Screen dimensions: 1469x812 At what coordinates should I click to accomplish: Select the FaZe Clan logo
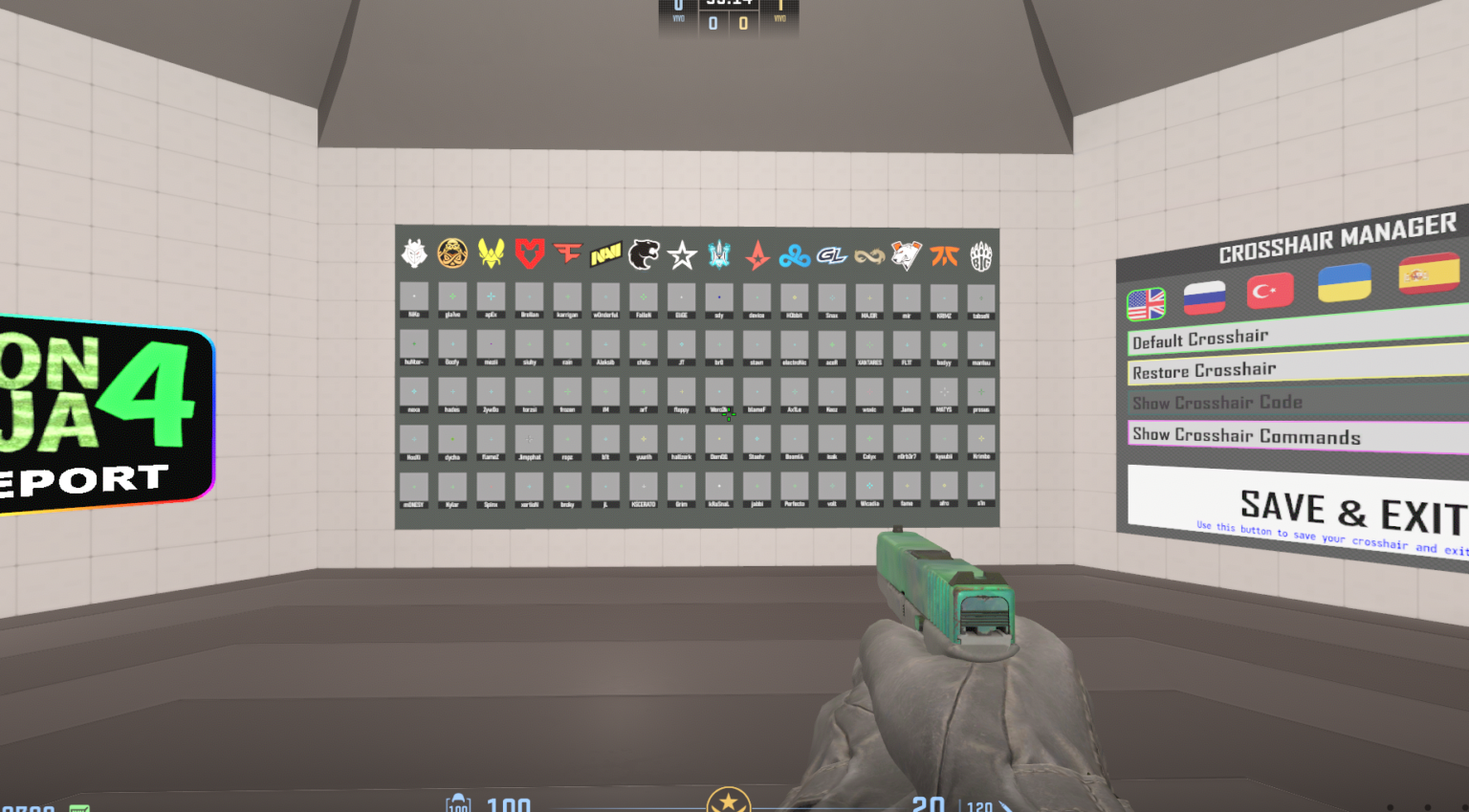(567, 253)
